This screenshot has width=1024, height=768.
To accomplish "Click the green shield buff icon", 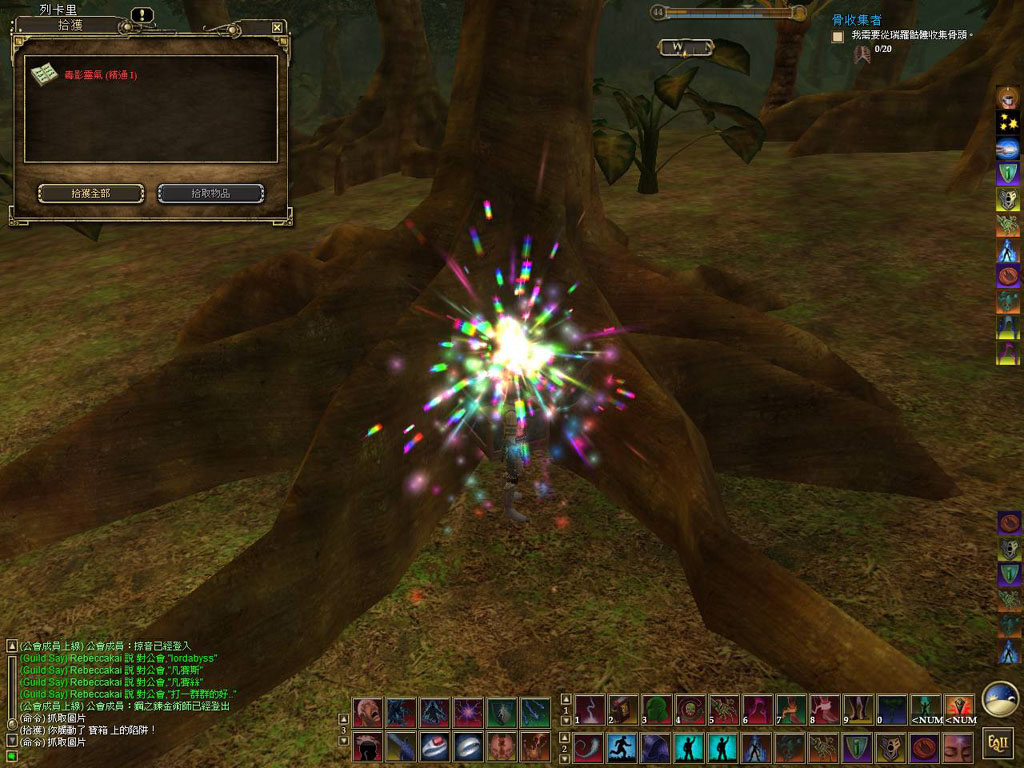I will click(x=1008, y=174).
